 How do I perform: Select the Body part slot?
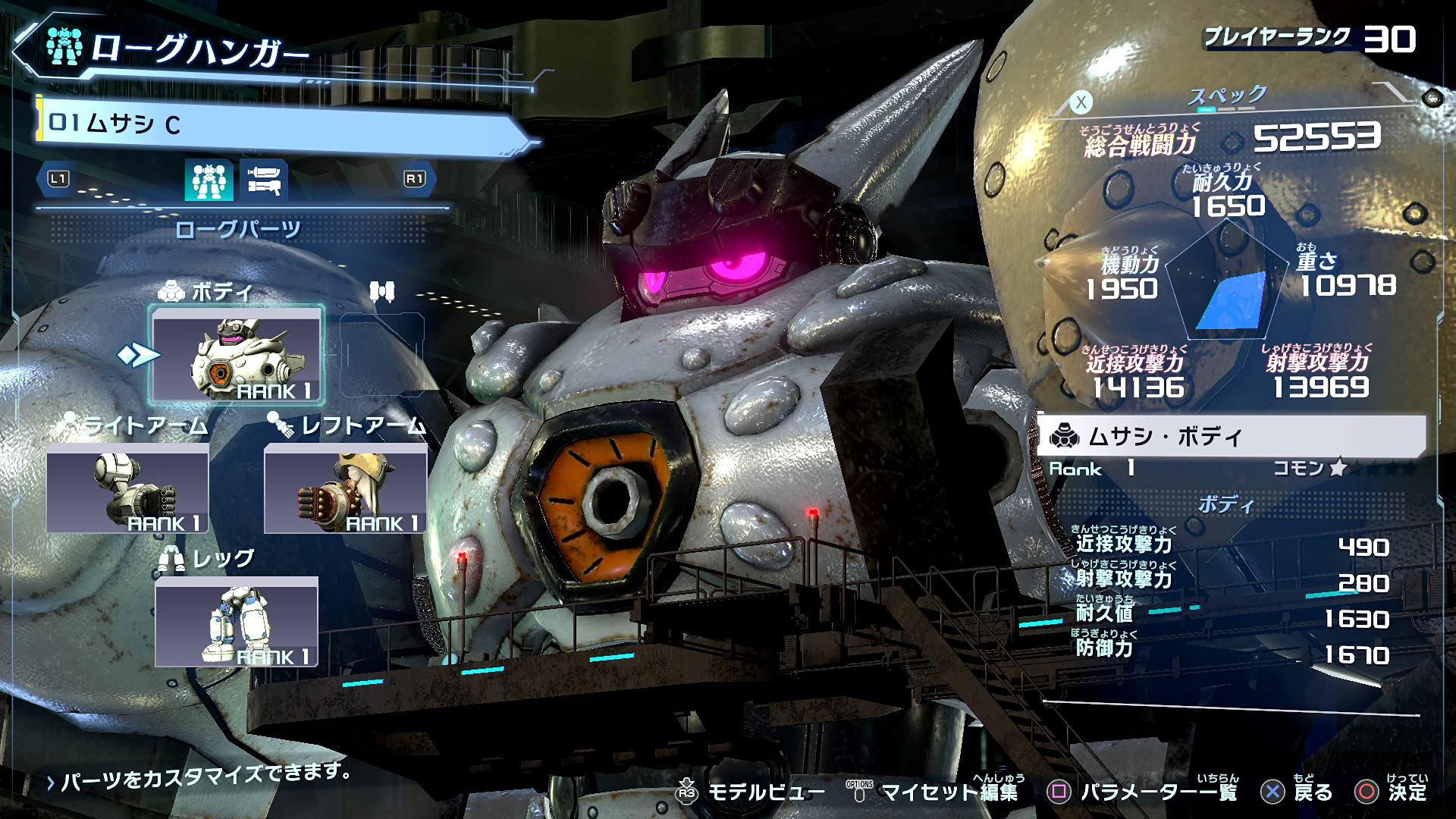click(x=237, y=356)
